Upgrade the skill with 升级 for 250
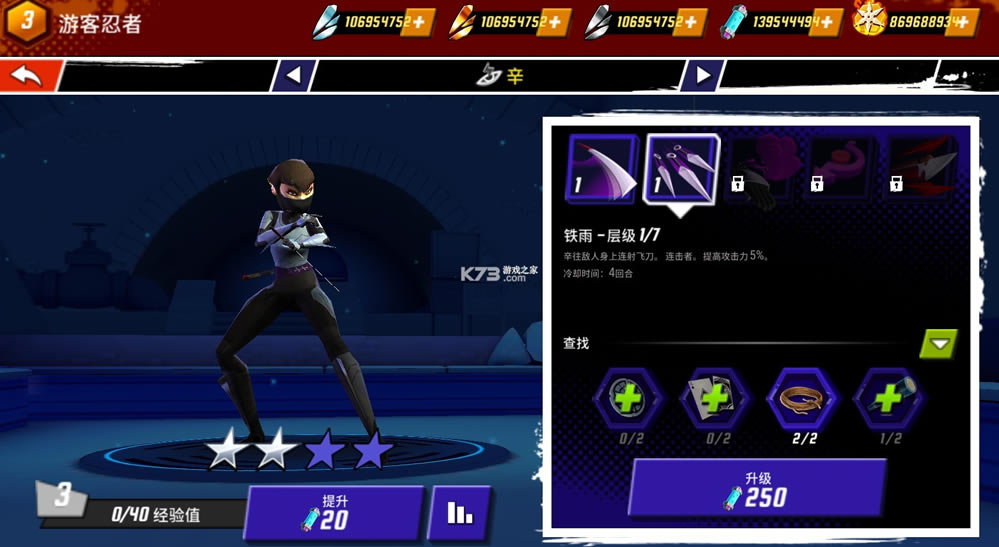Viewport: 999px width, 547px height. (756, 488)
